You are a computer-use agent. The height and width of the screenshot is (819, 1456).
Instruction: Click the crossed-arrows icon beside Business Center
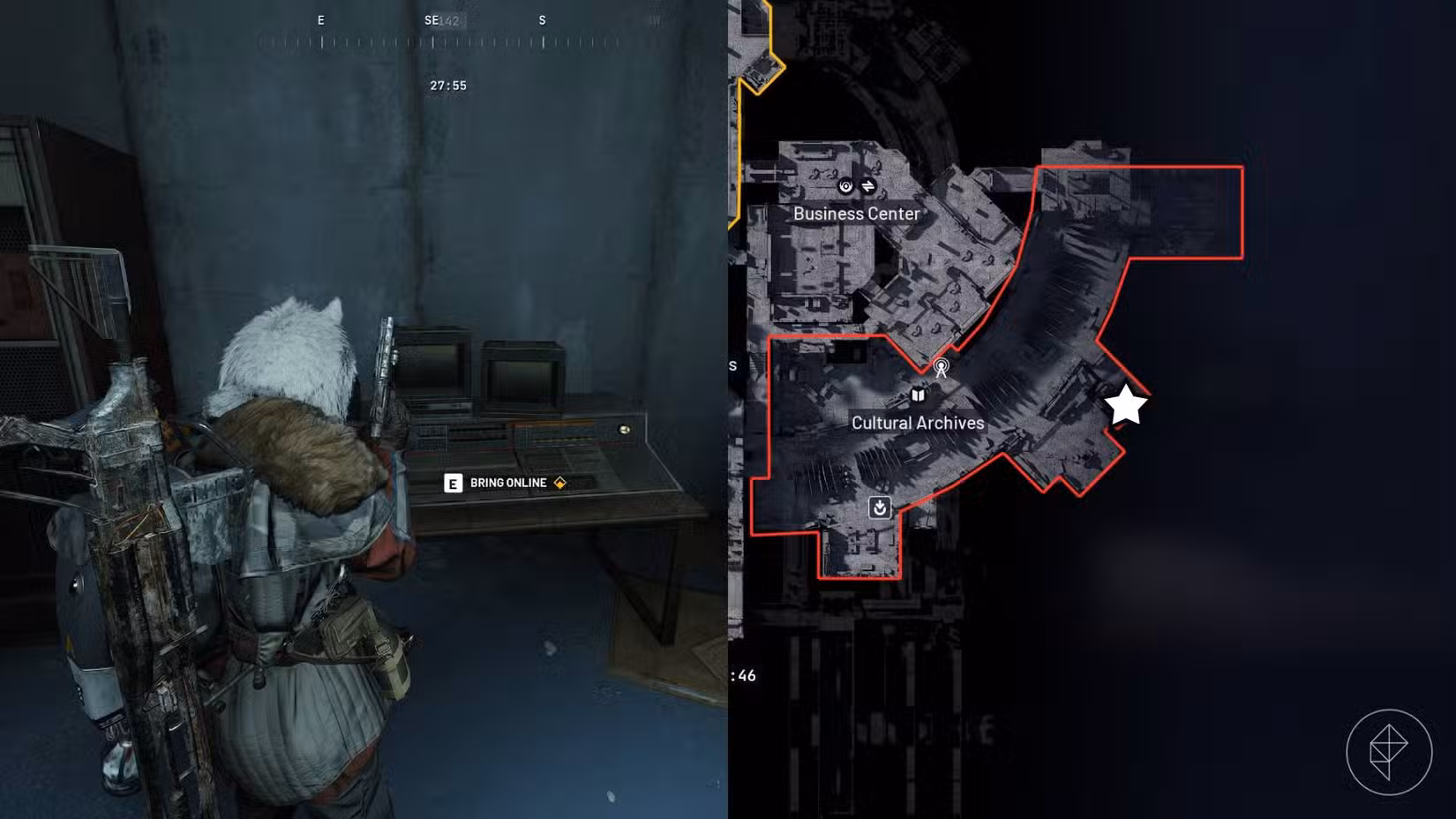pyautogui.click(x=871, y=186)
